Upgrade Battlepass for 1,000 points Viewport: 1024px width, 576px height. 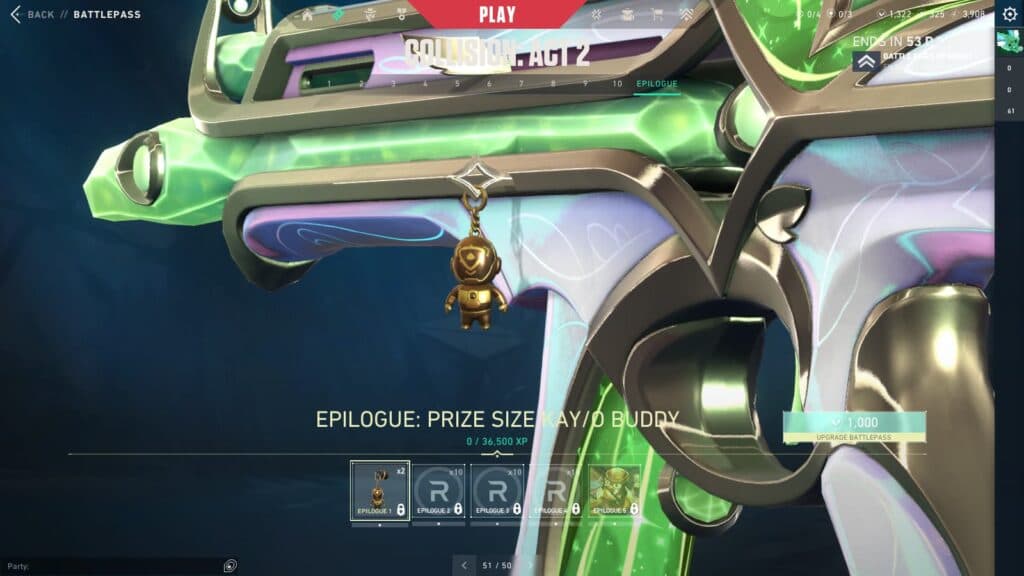(855, 426)
